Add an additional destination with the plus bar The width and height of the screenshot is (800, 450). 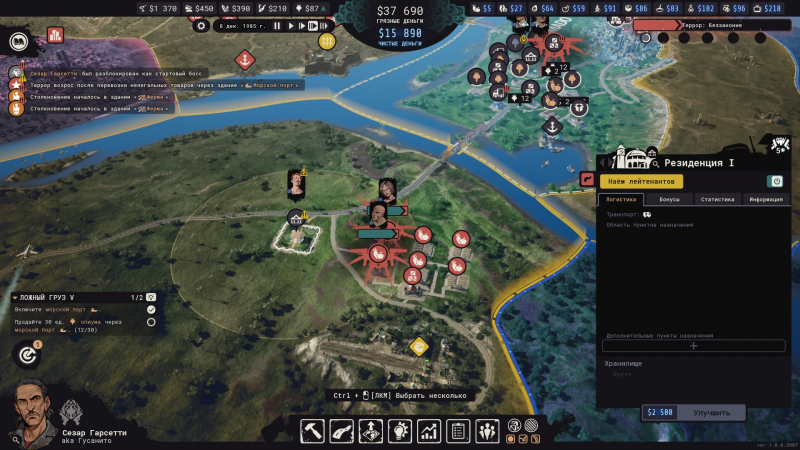[693, 346]
